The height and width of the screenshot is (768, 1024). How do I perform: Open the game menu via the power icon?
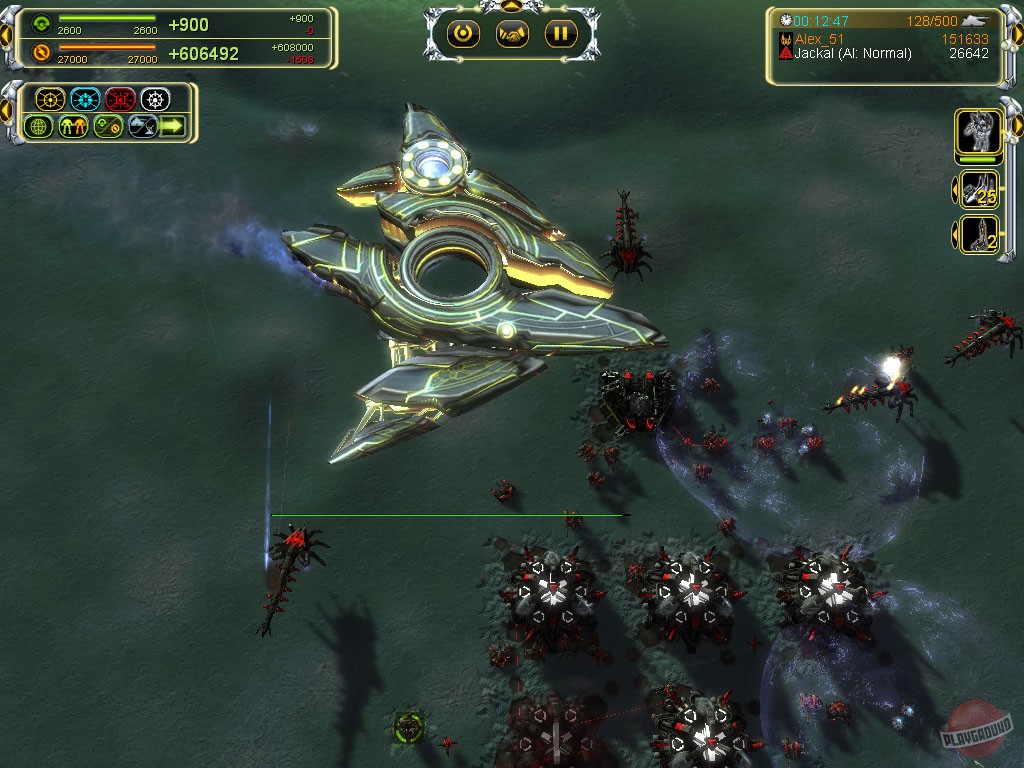click(462, 34)
